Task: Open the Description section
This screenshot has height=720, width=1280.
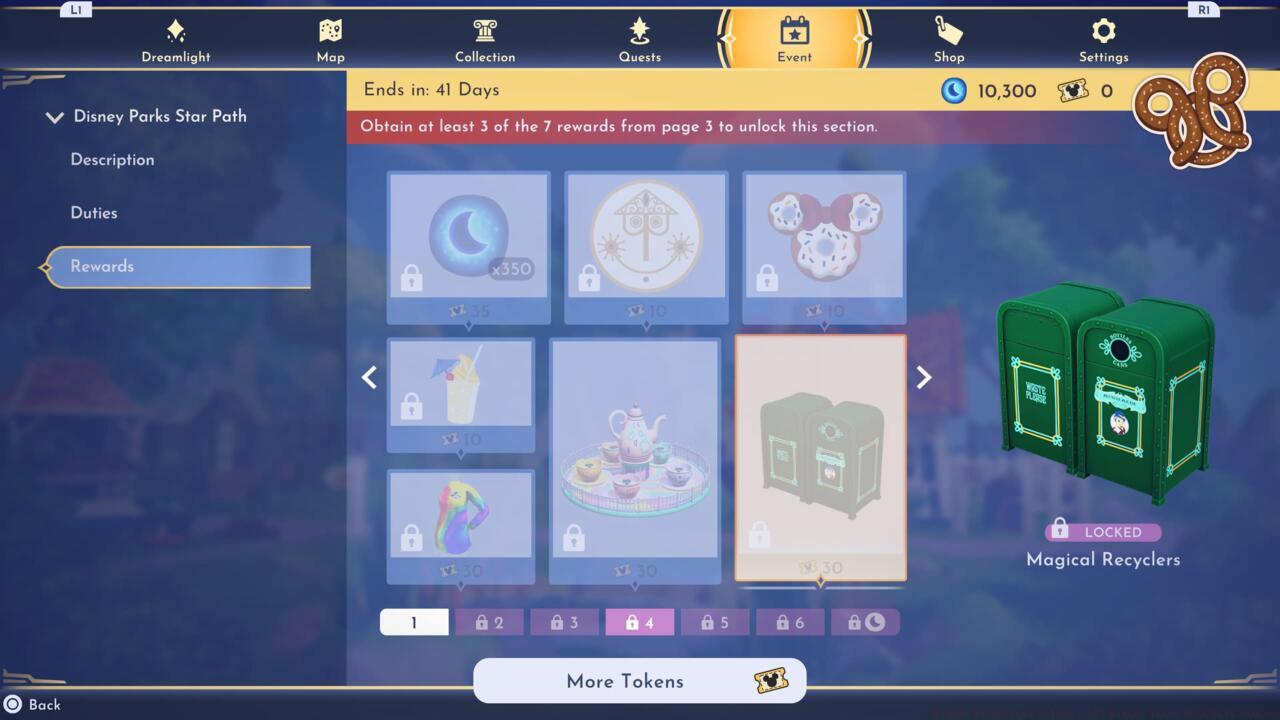Action: 112,159
